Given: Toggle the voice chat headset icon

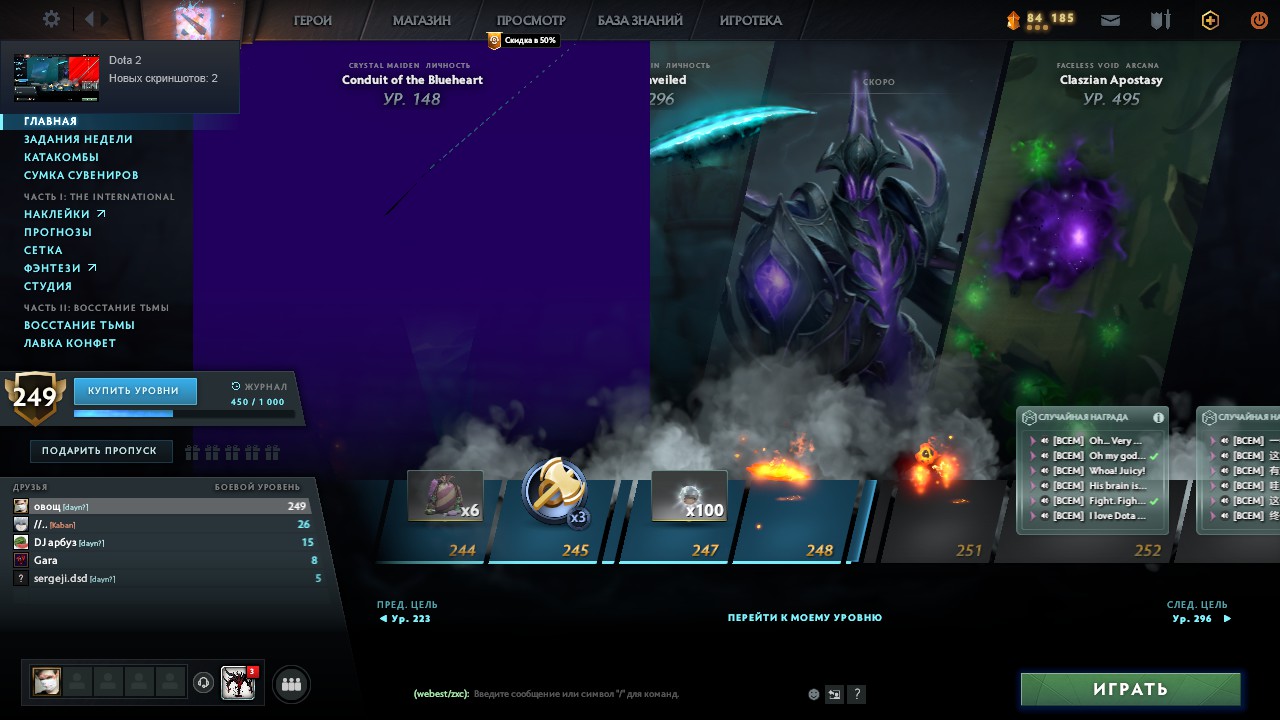Looking at the screenshot, I should 204,683.
